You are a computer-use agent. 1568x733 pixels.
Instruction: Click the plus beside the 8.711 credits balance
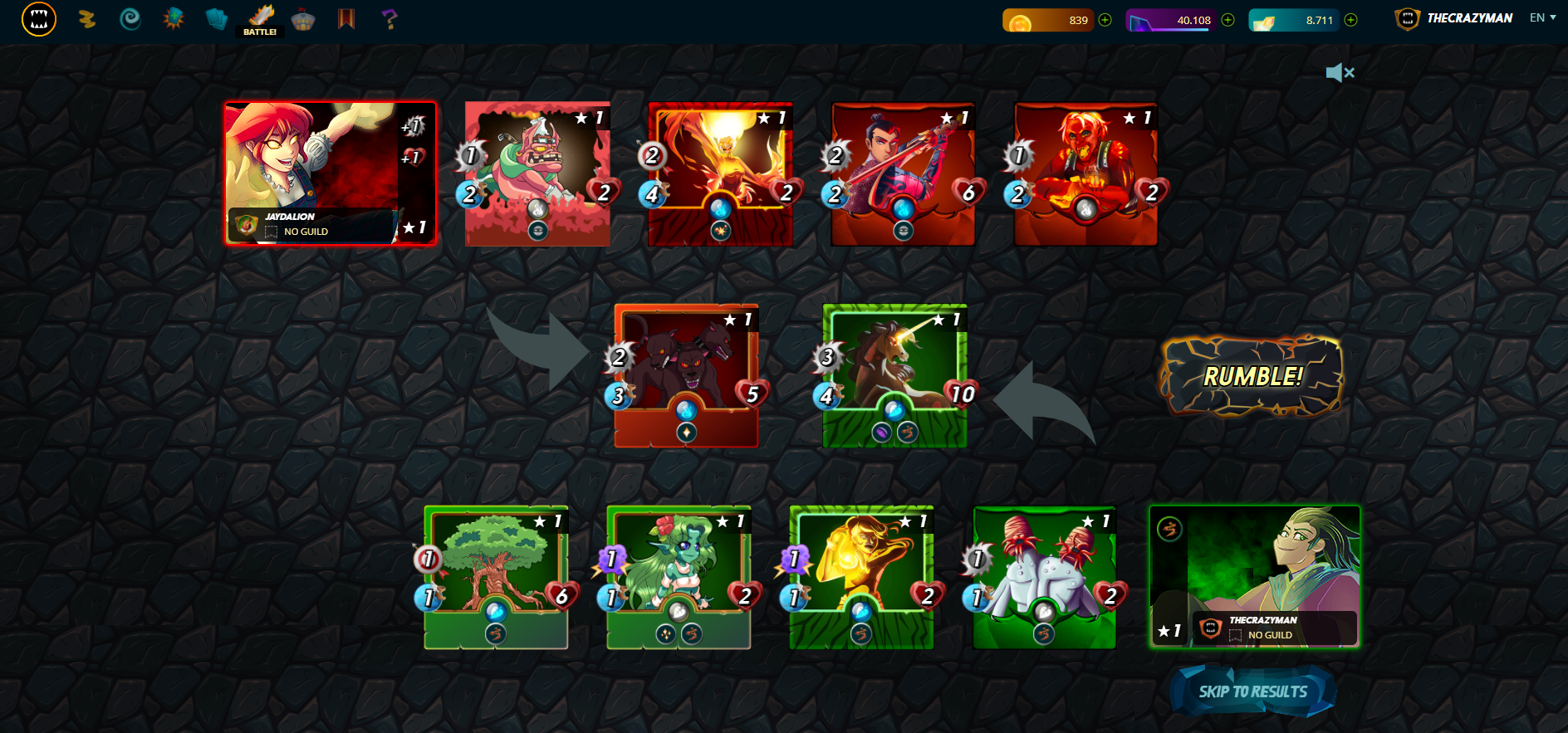[1349, 18]
